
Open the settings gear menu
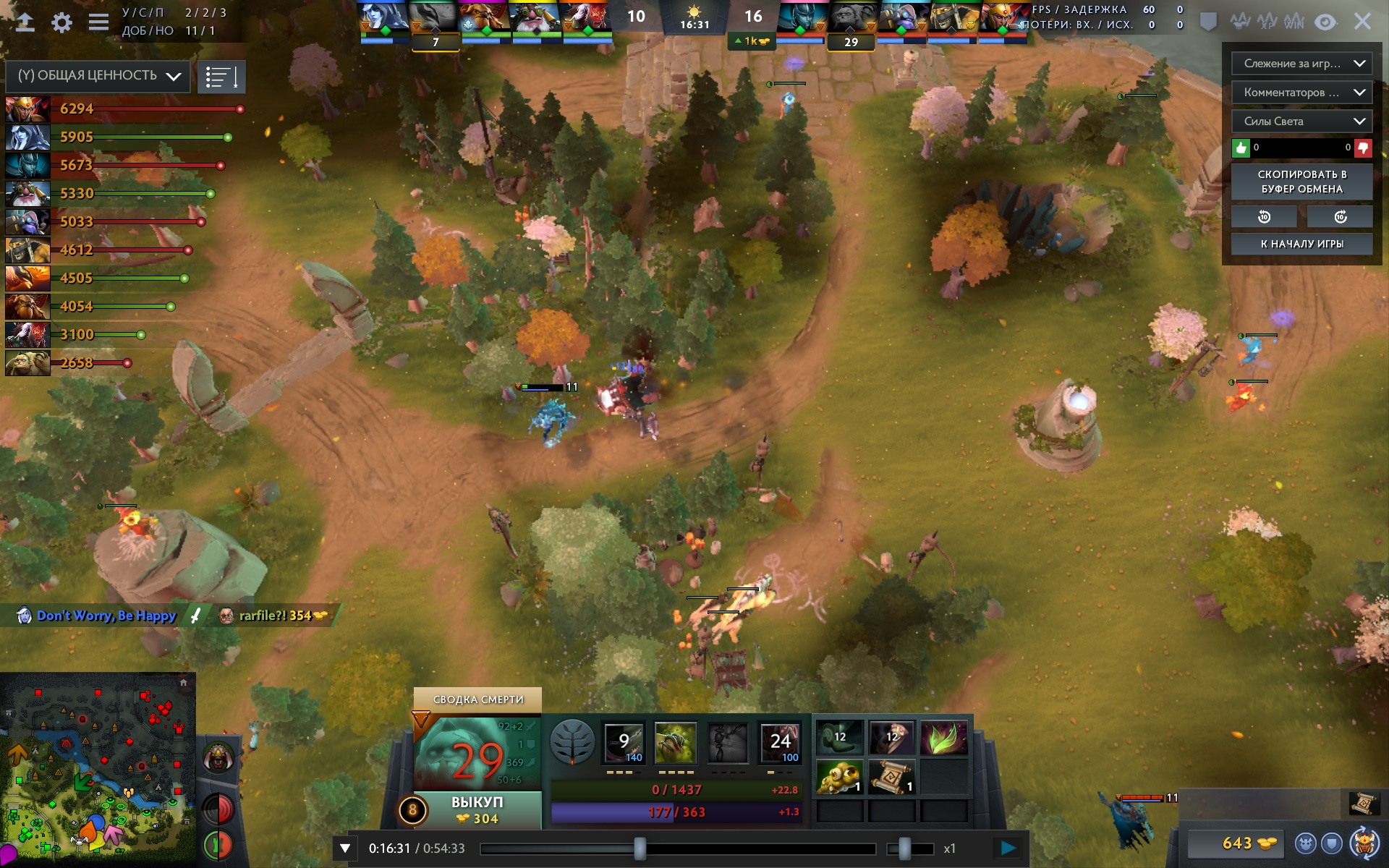tap(61, 22)
